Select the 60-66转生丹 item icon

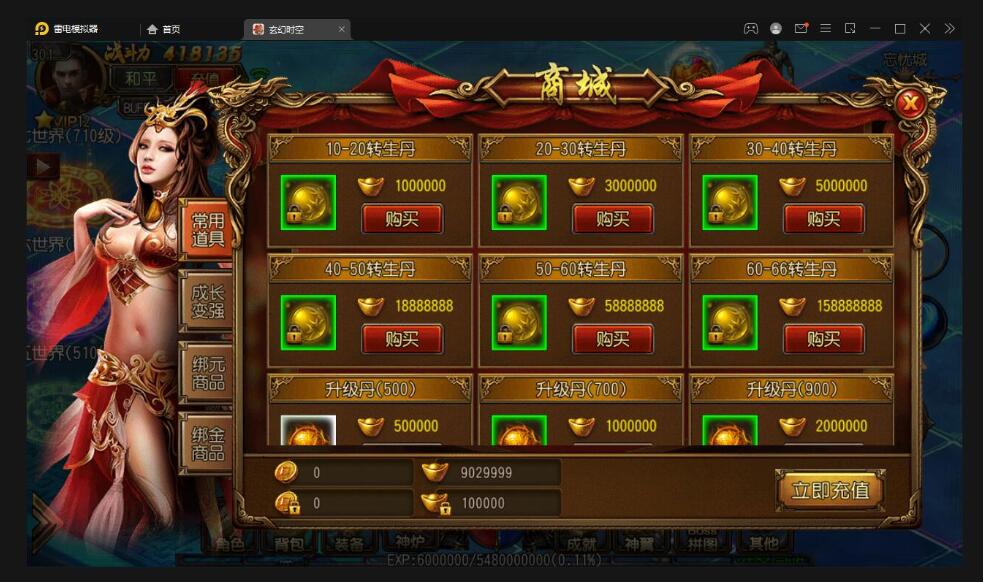[729, 323]
